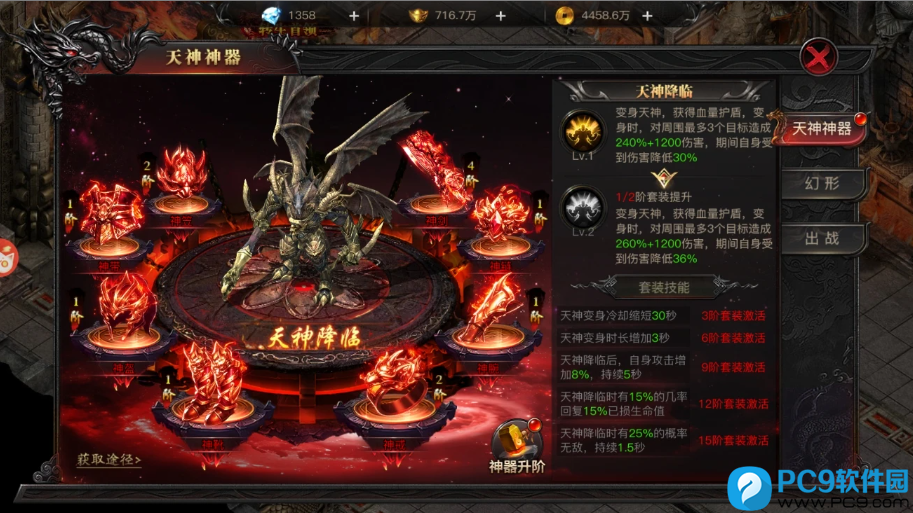This screenshot has height=513, width=913.
Task: Open the 获取途径 link
Action: (108, 460)
